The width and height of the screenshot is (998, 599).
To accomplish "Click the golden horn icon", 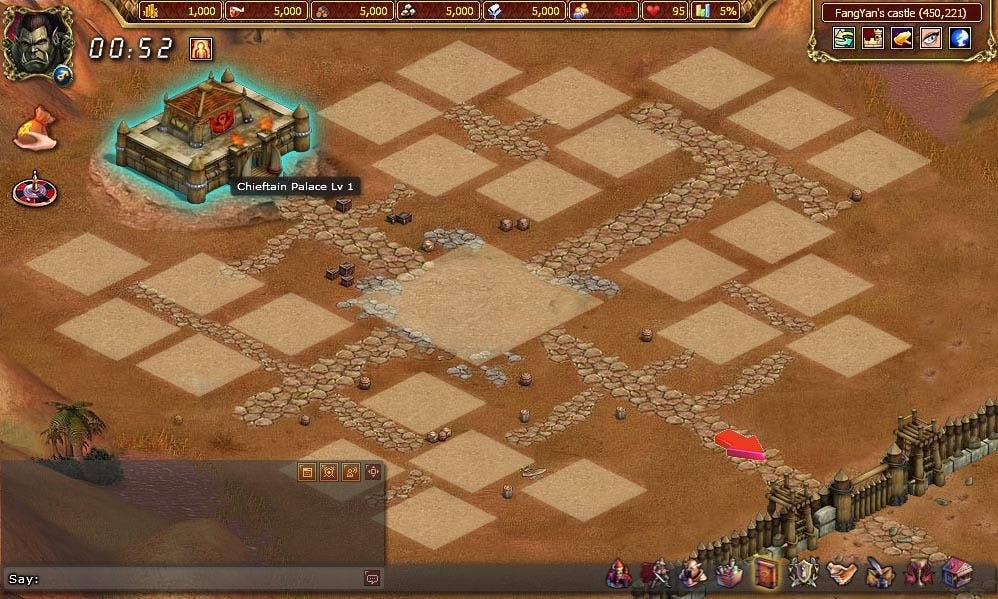I will tap(901, 38).
